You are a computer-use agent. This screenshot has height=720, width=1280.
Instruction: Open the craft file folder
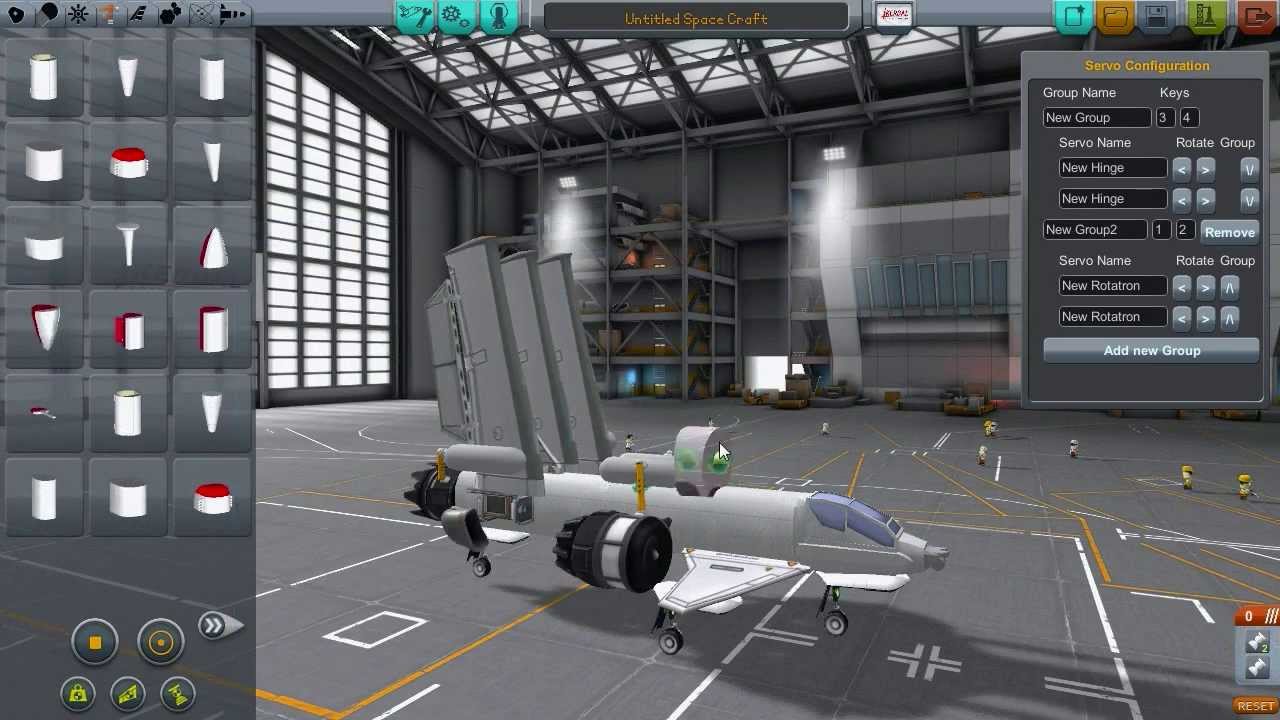(1115, 17)
